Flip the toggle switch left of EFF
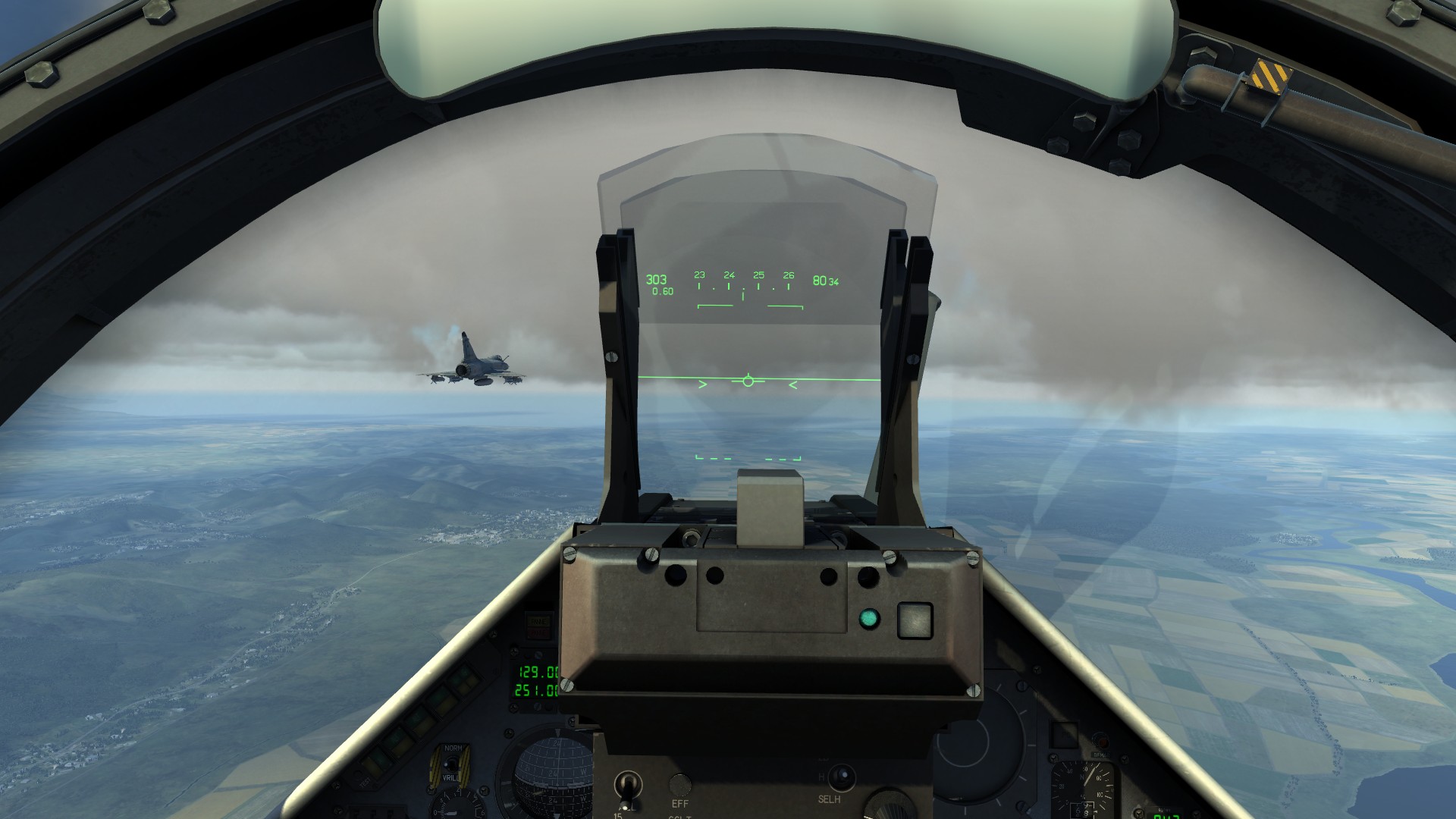Viewport: 1456px width, 819px height. coord(627,784)
